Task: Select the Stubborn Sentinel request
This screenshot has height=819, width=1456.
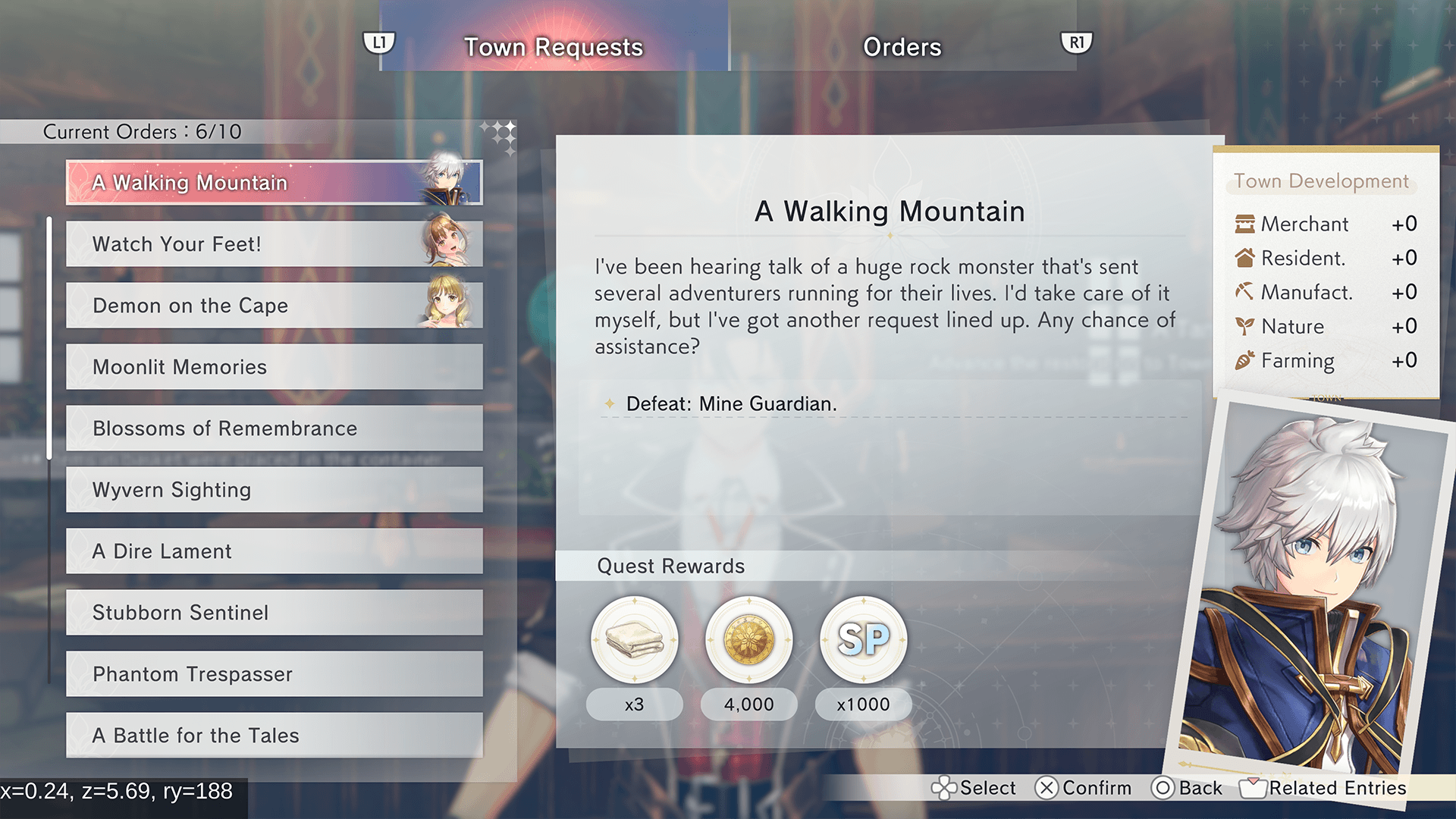Action: (274, 613)
